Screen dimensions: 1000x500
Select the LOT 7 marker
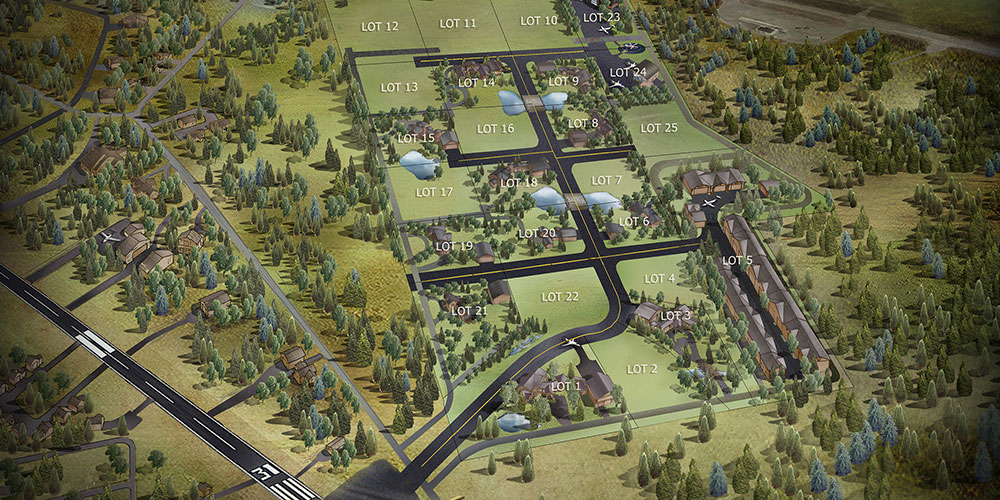tap(606, 180)
